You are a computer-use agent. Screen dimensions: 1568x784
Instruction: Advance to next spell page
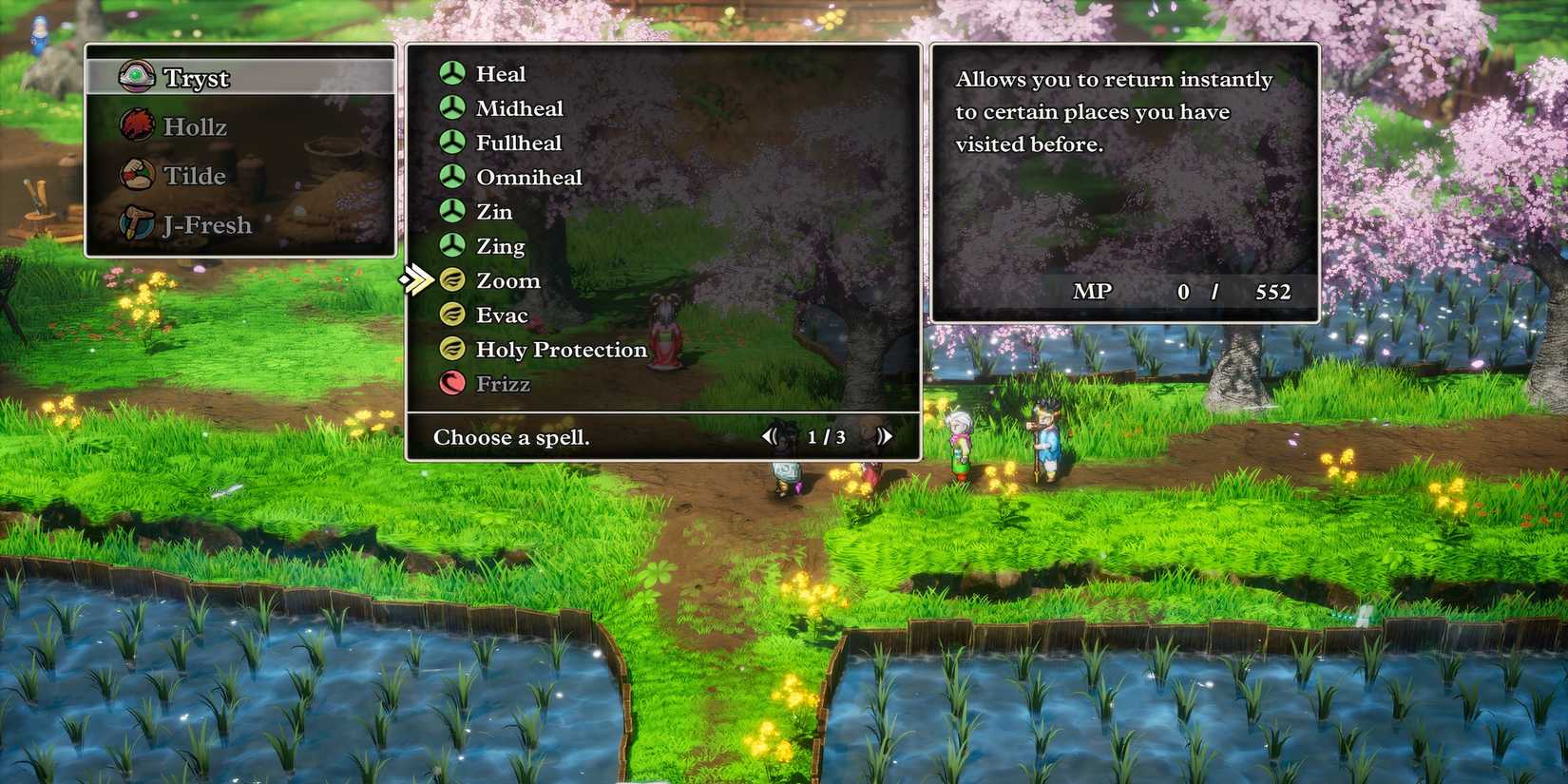pos(884,436)
